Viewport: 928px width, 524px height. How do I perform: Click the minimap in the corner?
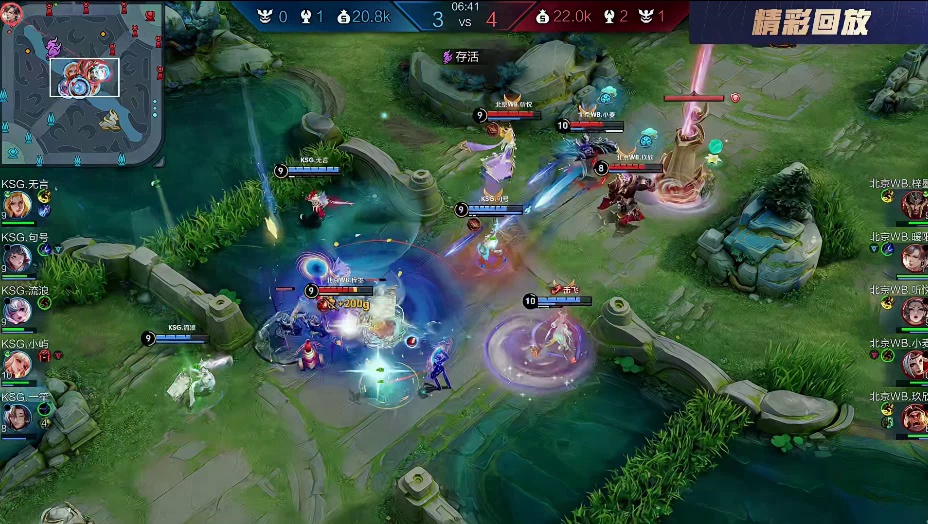click(82, 83)
